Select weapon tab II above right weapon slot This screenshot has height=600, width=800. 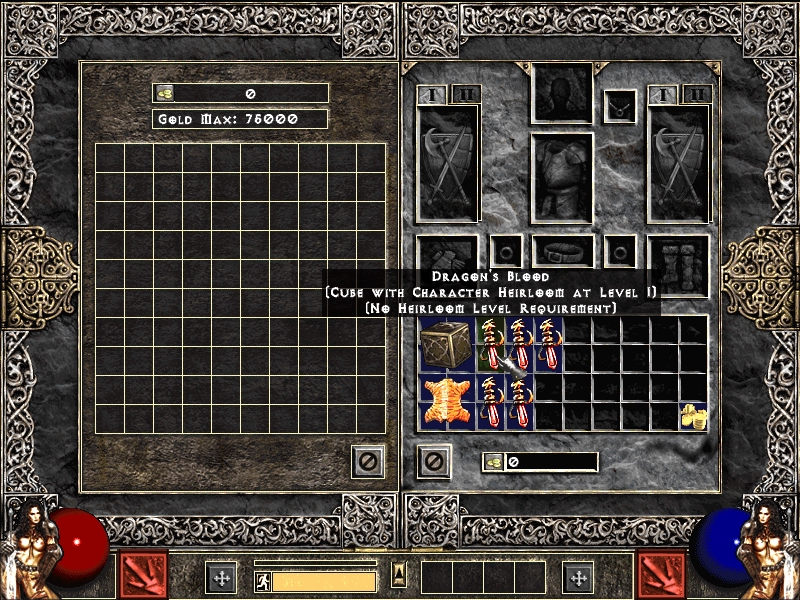(x=697, y=95)
